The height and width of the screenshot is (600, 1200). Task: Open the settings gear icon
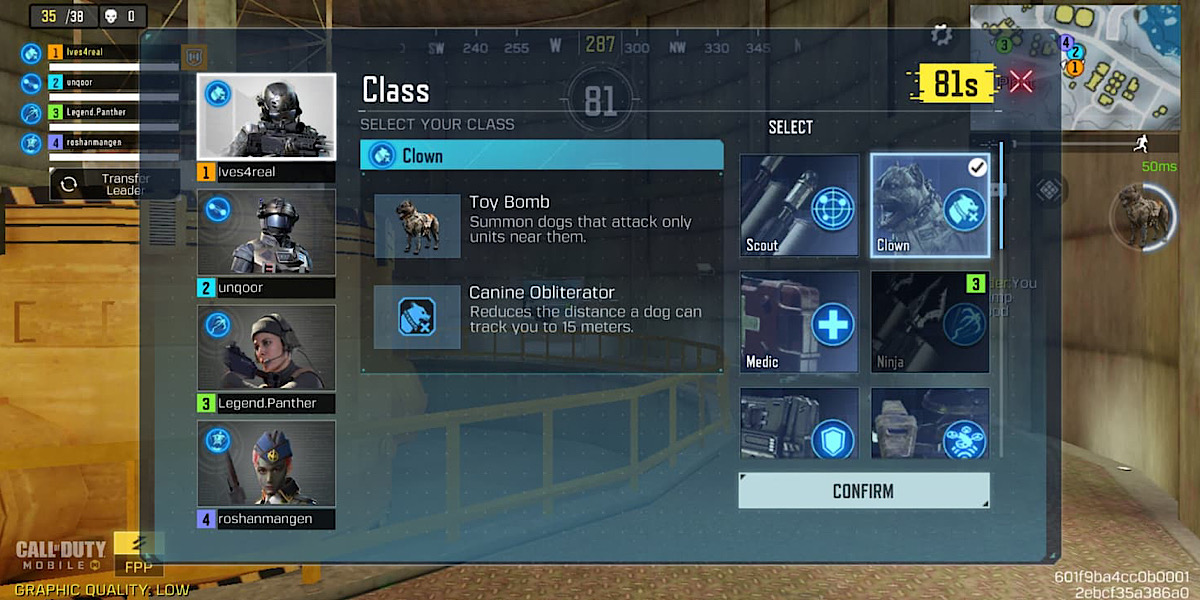[941, 35]
